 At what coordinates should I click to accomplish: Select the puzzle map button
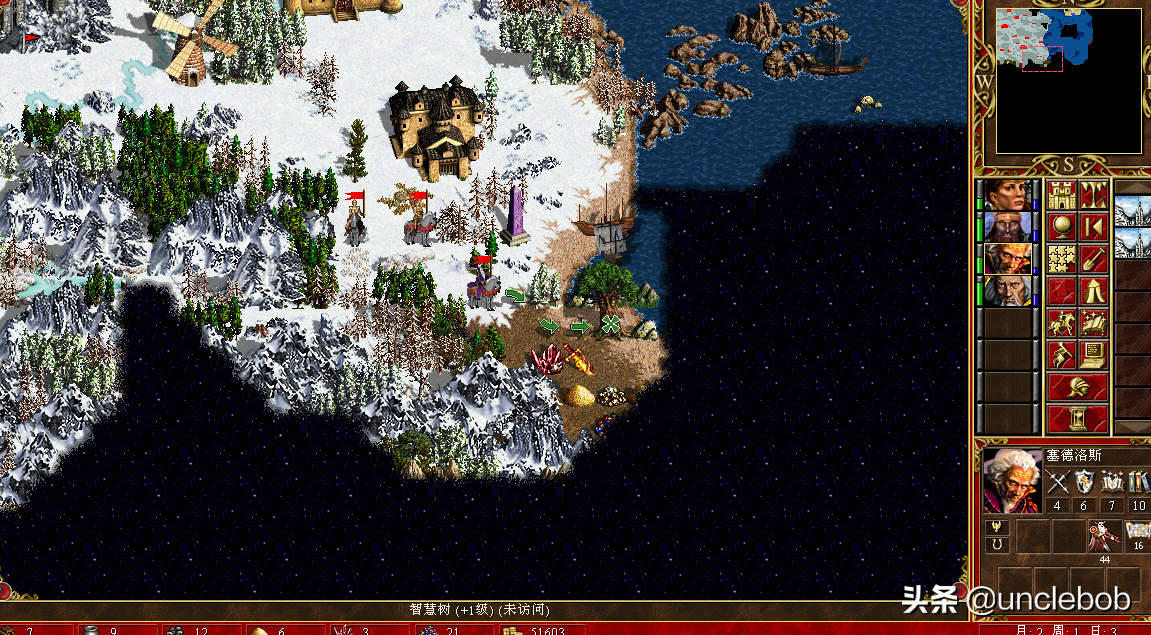click(x=1061, y=260)
